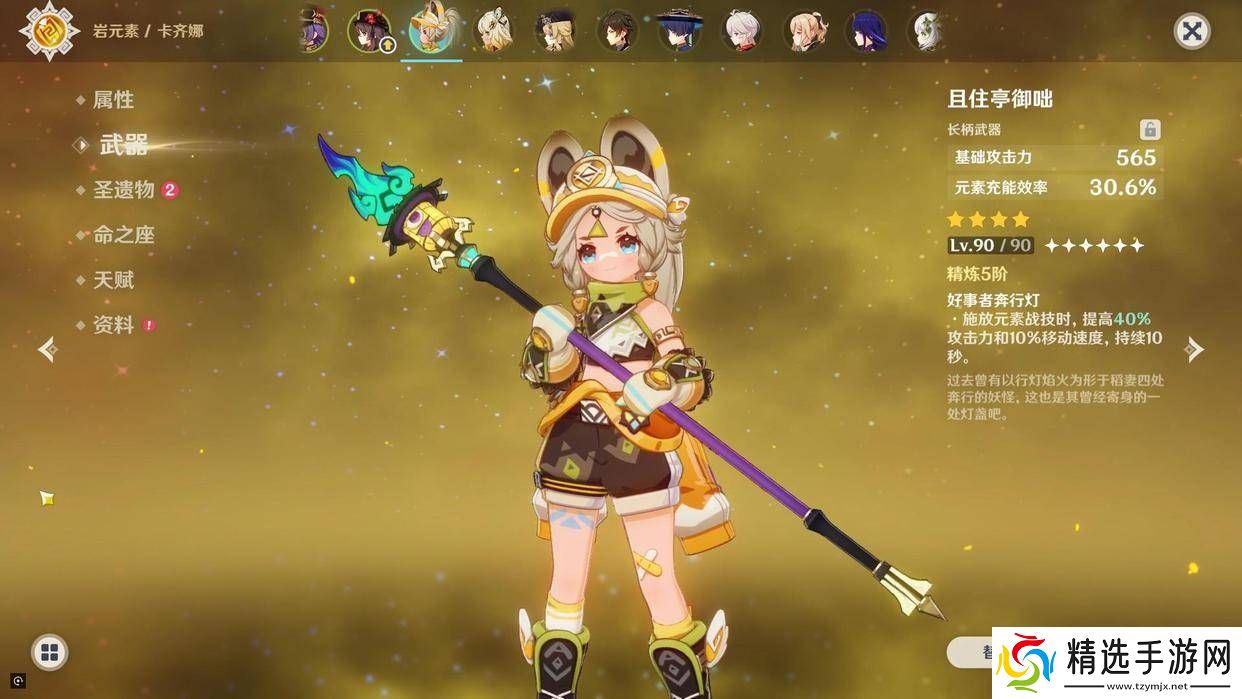Viewport: 1242px width, 699px height.
Task: Choose Raiden Shogun's purple-haired portrait
Action: (866, 31)
